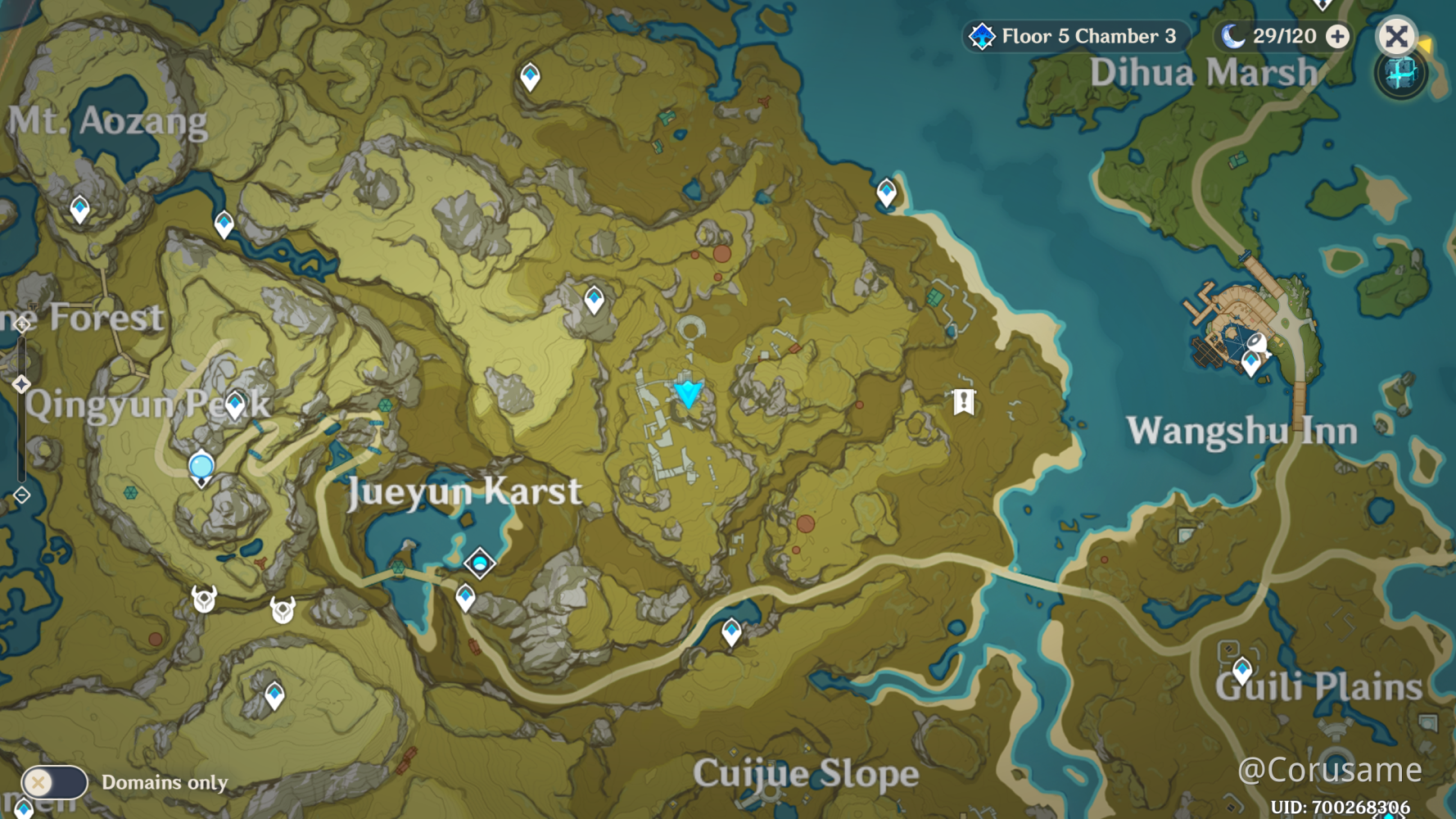
Task: Click the right horned boss icon near Cuijue Slope
Action: point(283,609)
